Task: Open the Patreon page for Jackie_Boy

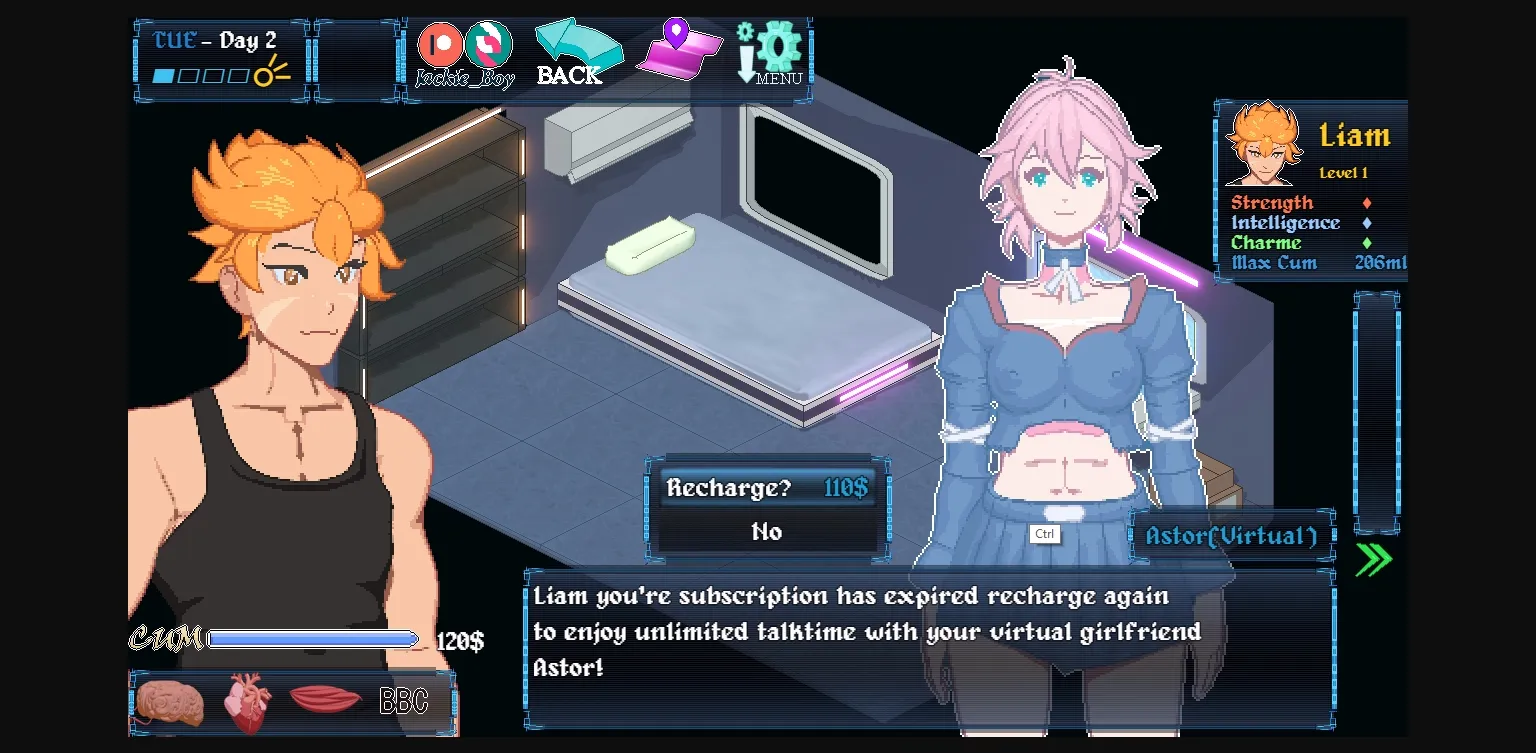Action: pos(440,45)
